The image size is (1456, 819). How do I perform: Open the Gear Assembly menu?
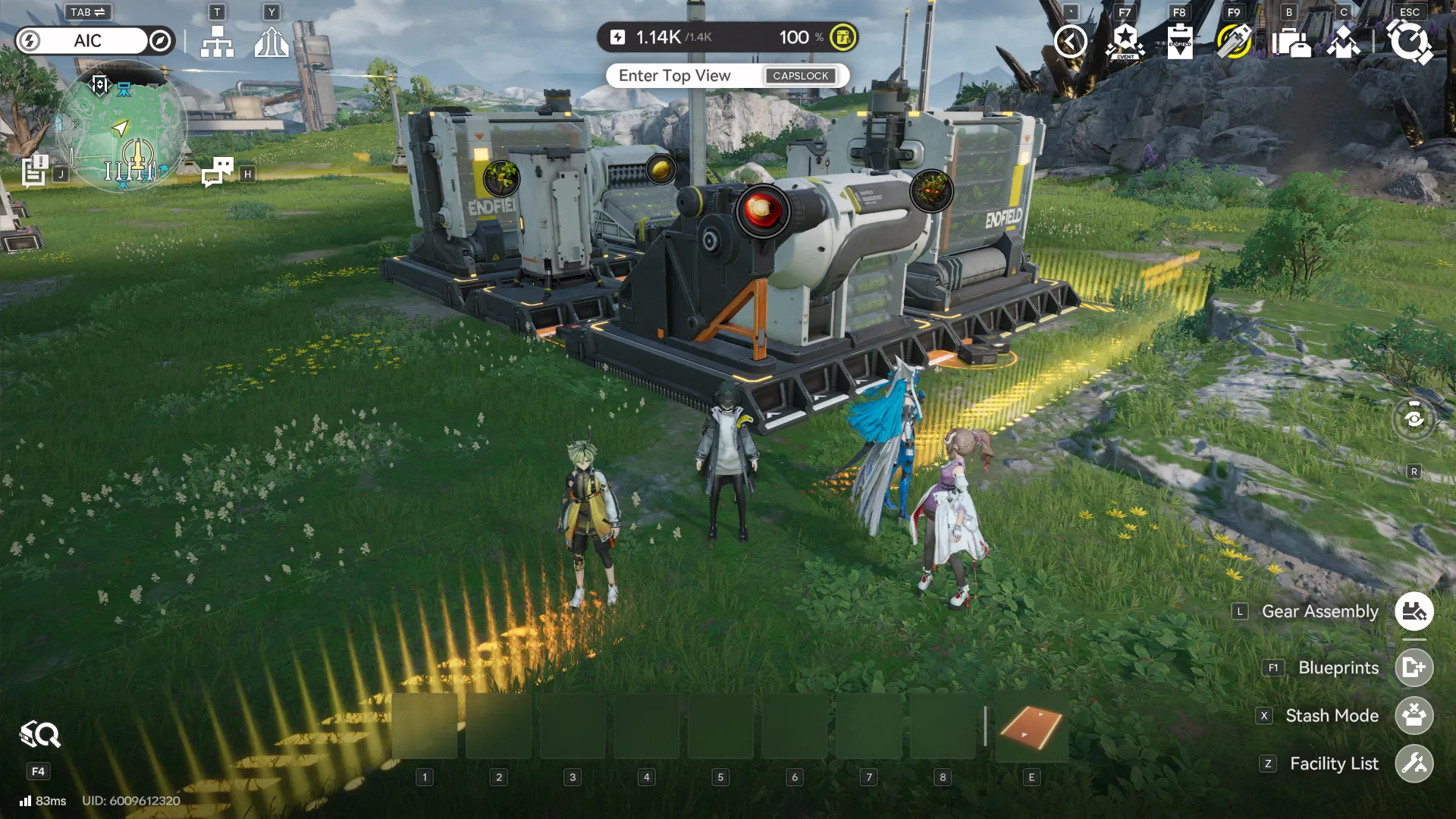pos(1412,611)
